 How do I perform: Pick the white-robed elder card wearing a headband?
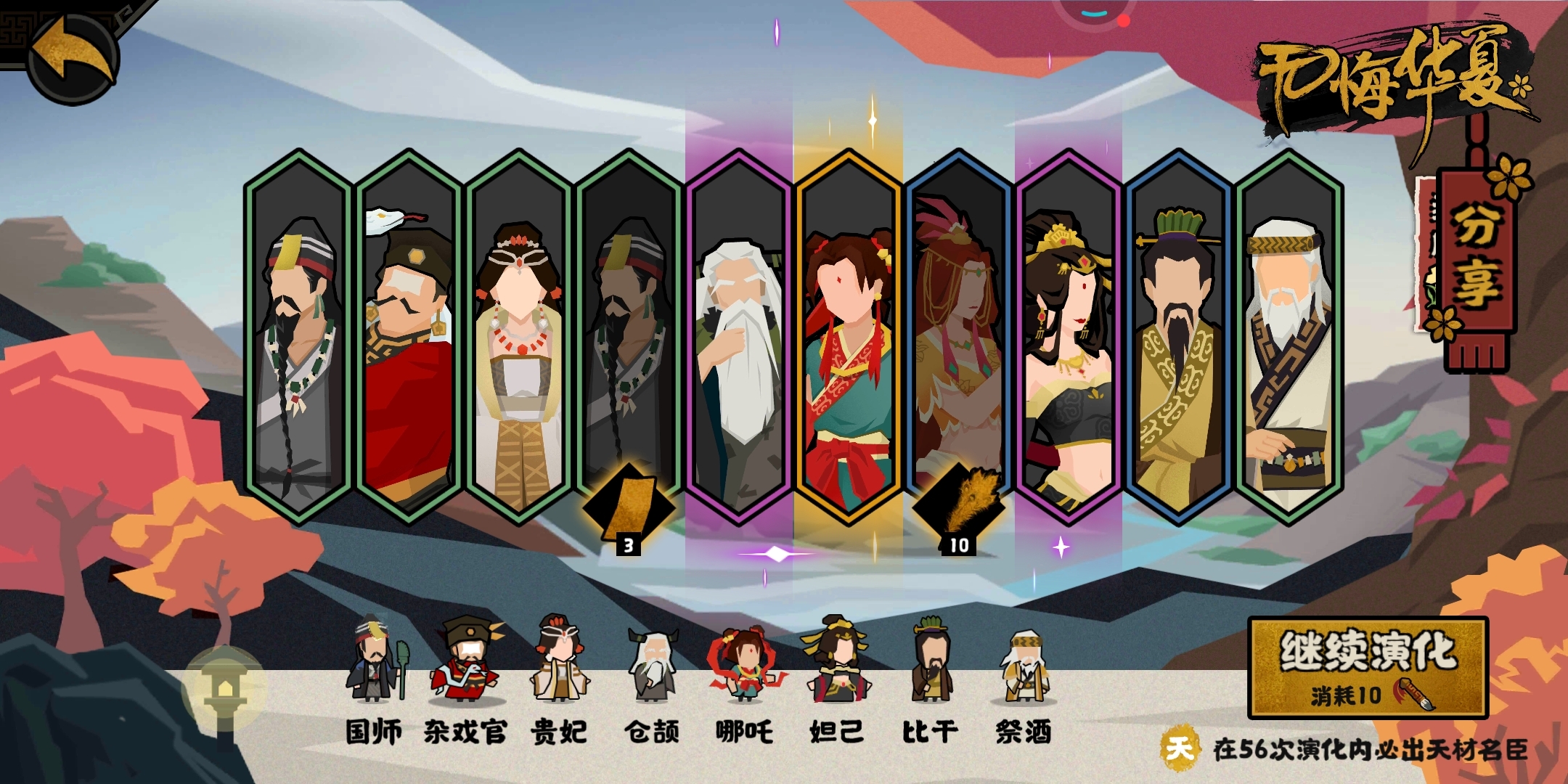click(x=1289, y=336)
